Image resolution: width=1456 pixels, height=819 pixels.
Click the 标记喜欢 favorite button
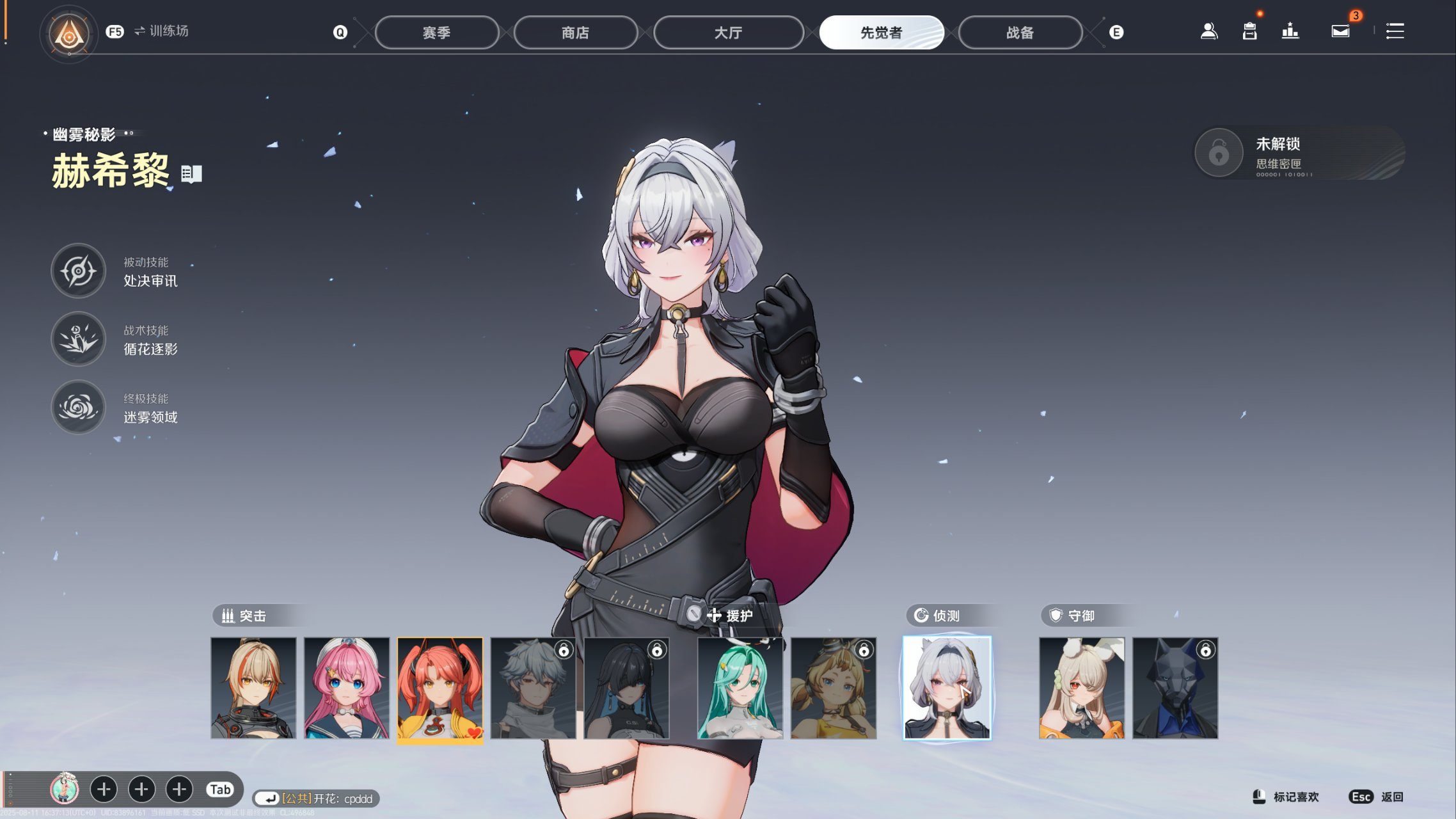coord(1286,797)
